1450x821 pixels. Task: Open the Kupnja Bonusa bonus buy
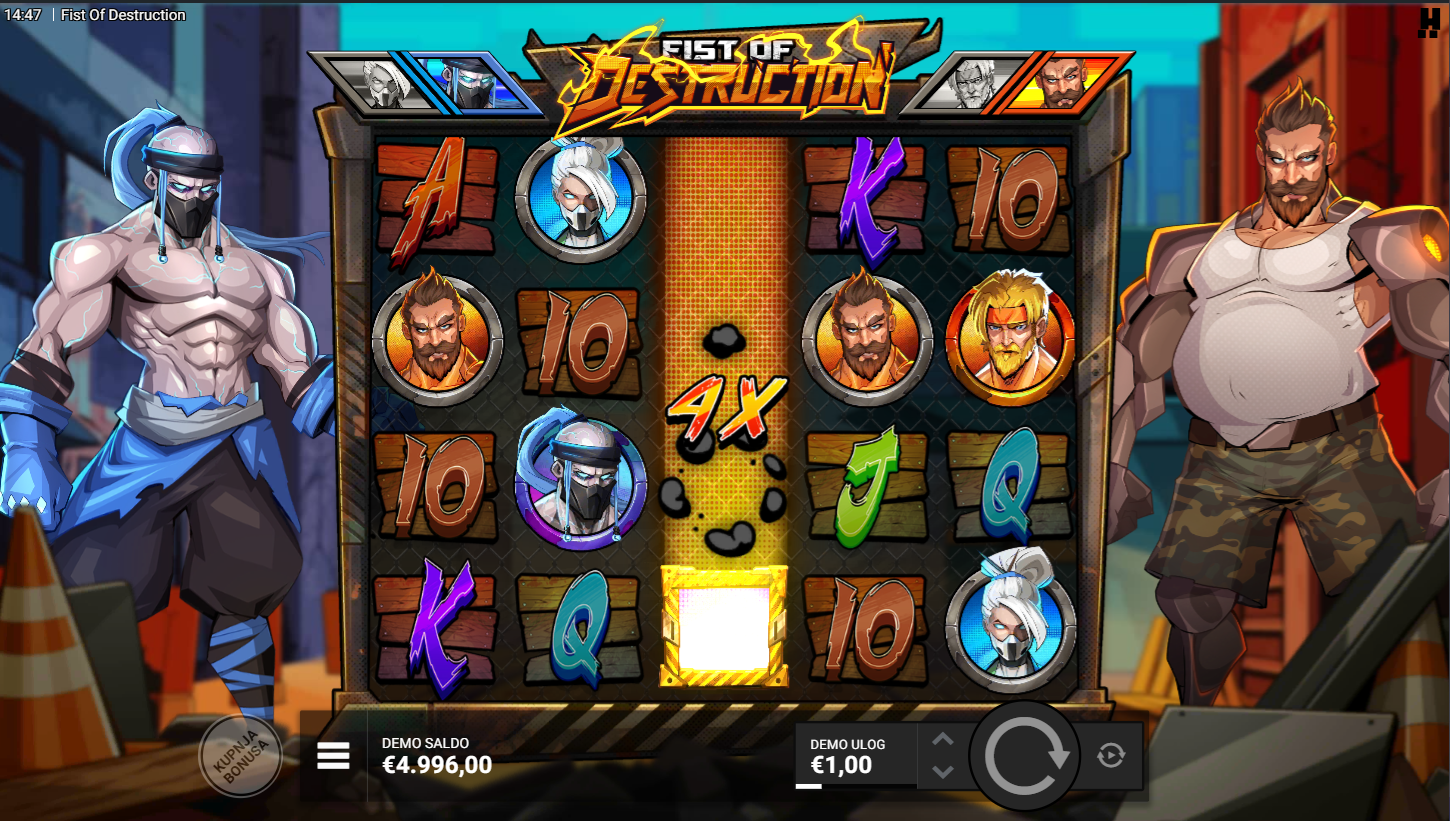pos(240,756)
